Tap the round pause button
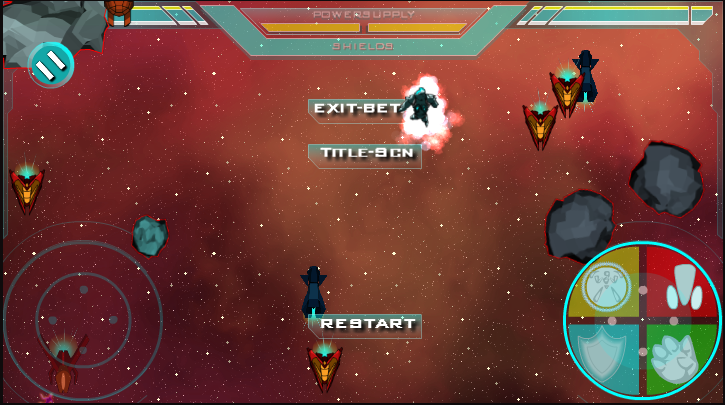 50,64
